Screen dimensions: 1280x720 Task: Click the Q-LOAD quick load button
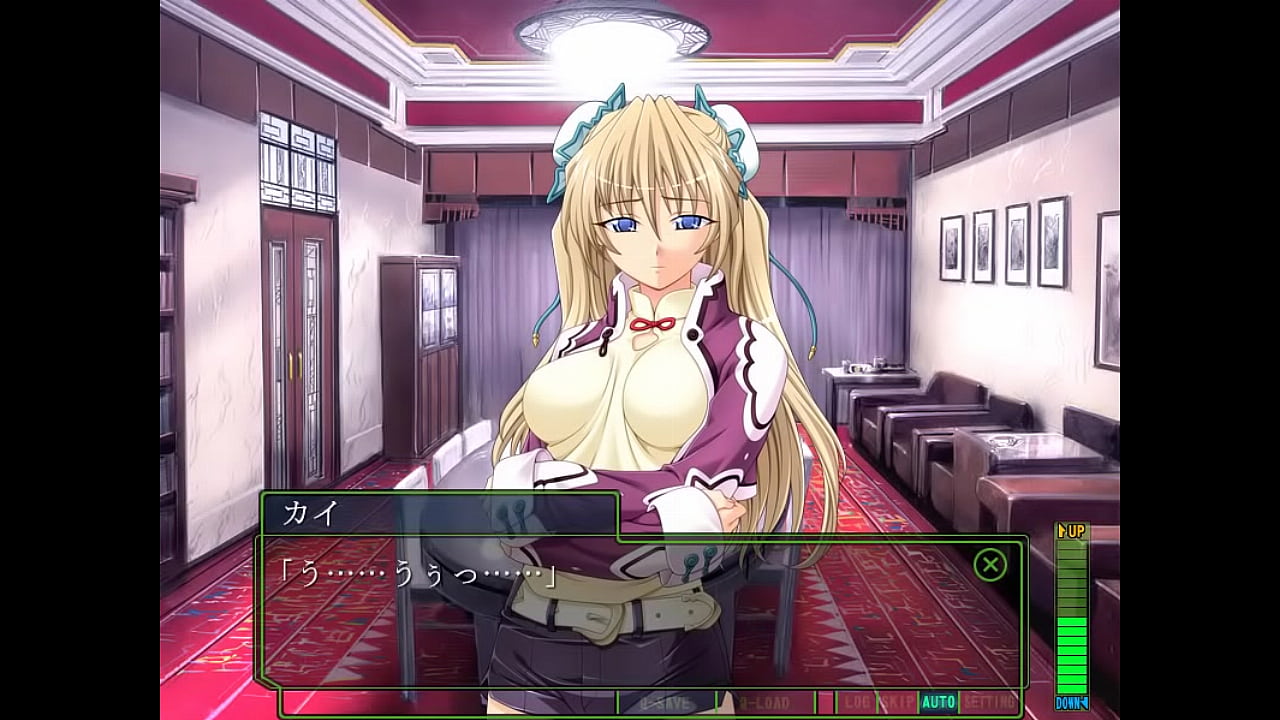click(765, 703)
